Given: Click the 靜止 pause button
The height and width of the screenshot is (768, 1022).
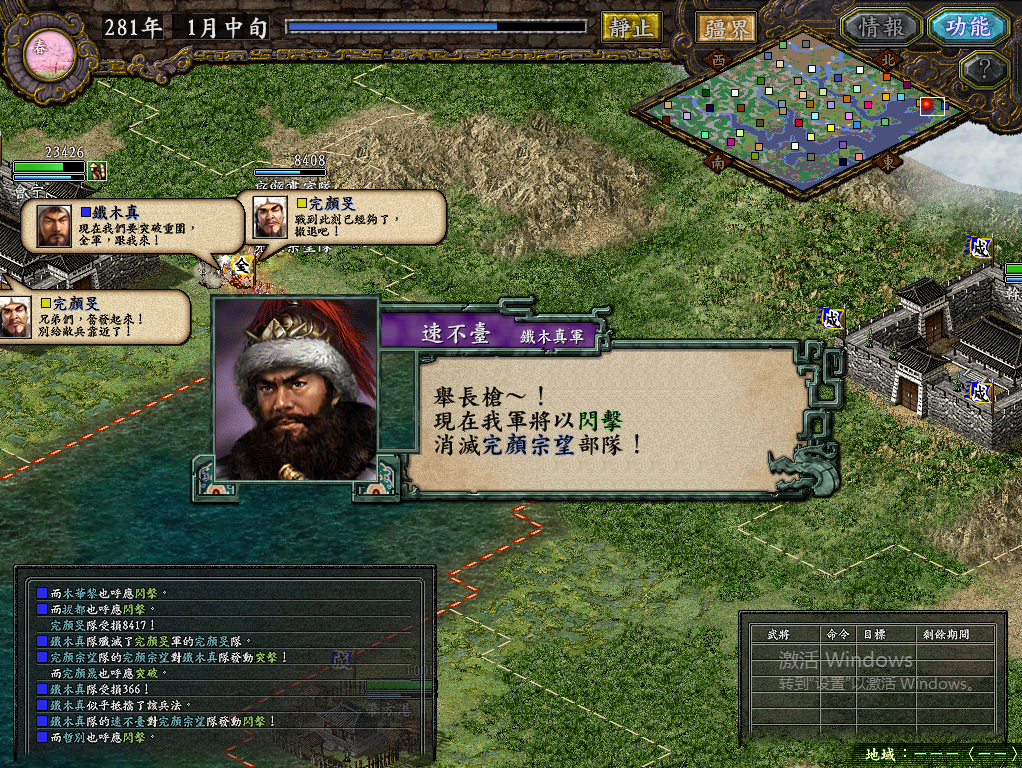Looking at the screenshot, I should (x=631, y=27).
